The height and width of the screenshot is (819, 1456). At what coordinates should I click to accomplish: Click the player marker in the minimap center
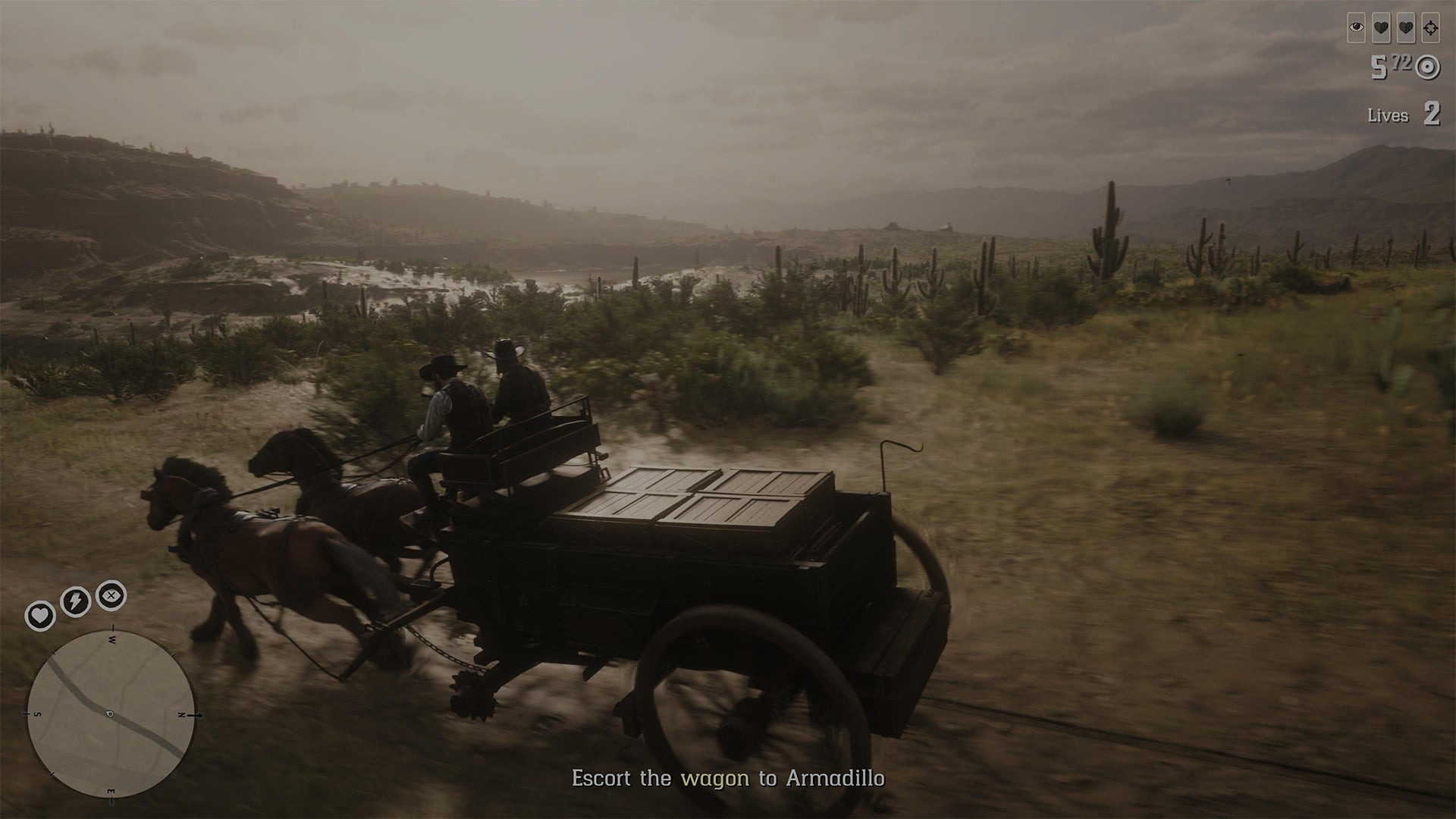coord(109,712)
